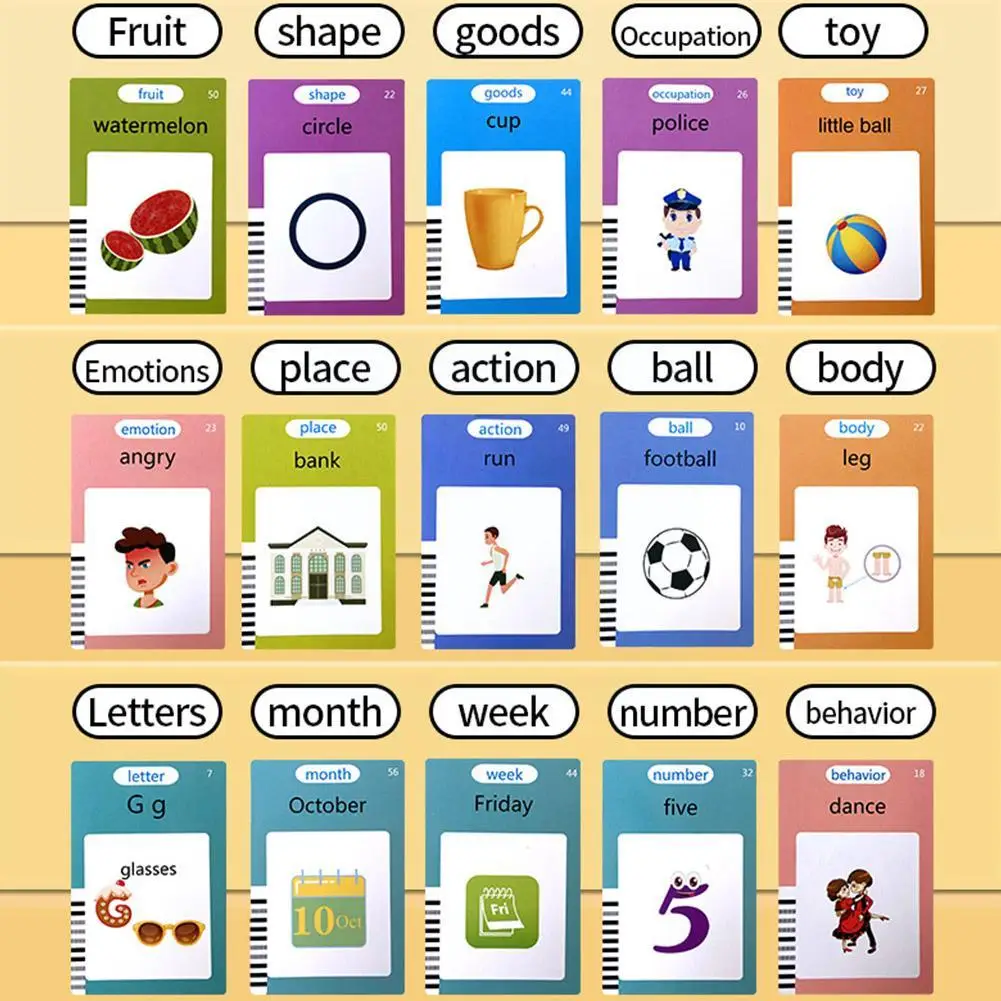This screenshot has height=1001, width=1001.
Task: Select the large Emotions category label
Action: click(x=147, y=372)
